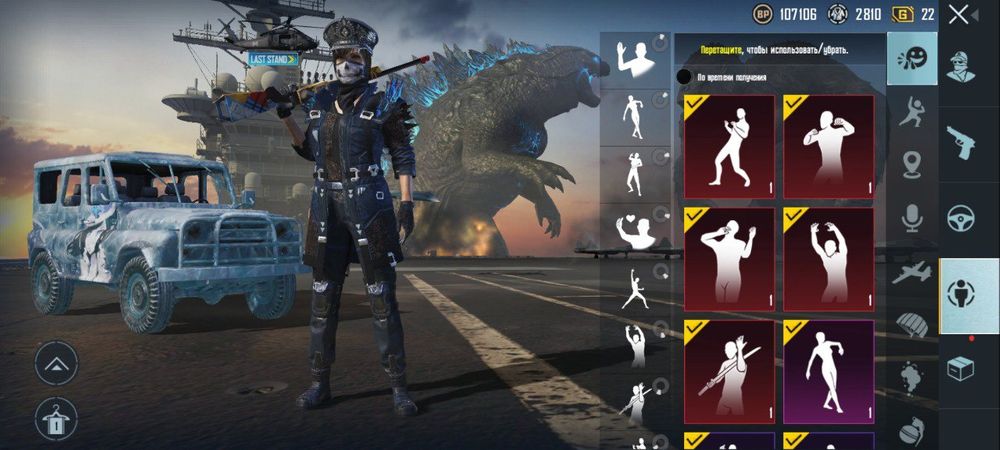Select the purple crossed-legs dance emote
The image size is (1000, 450).
pyautogui.click(x=828, y=369)
